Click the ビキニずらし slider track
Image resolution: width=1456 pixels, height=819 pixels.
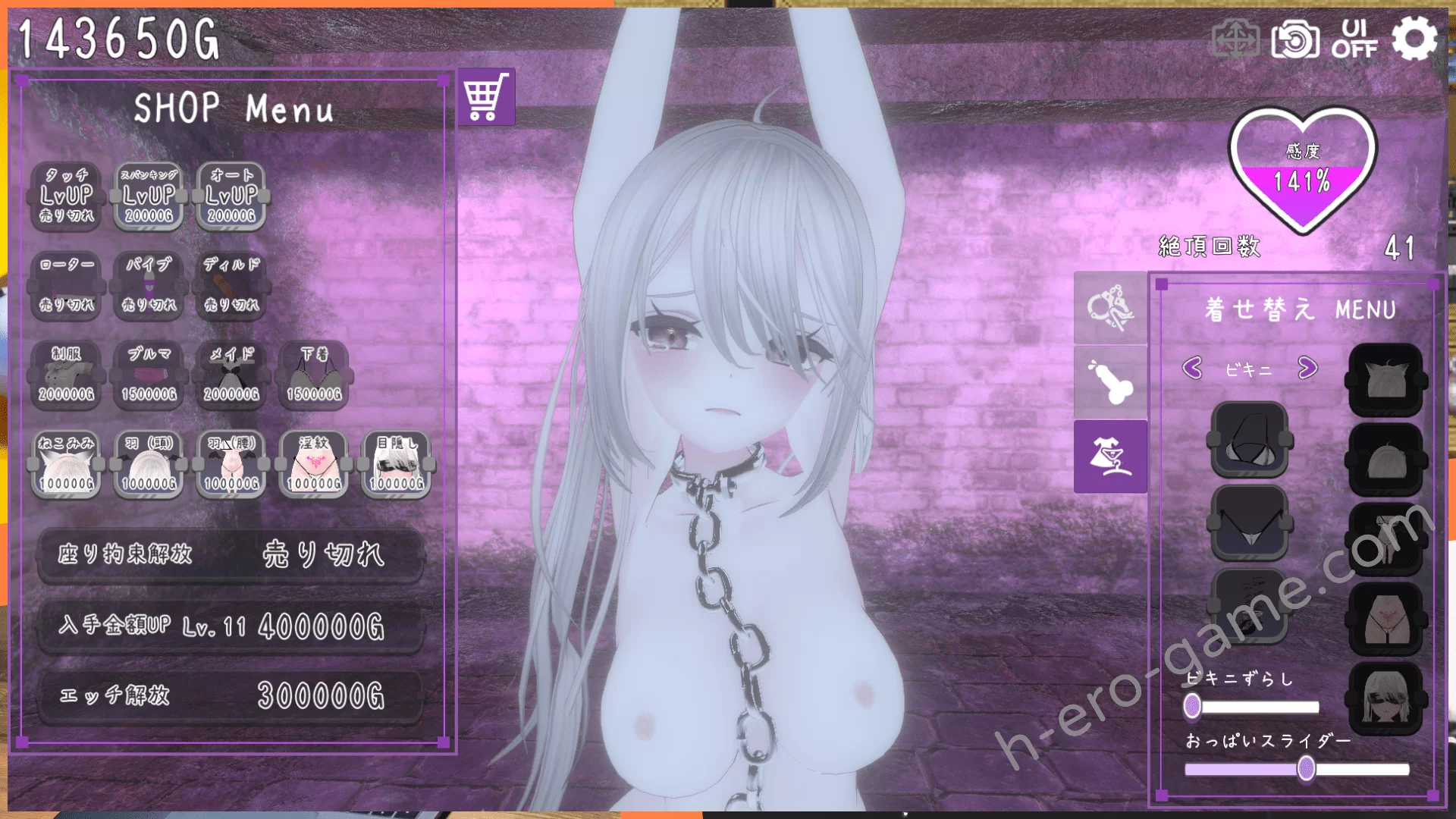[x=1259, y=708]
